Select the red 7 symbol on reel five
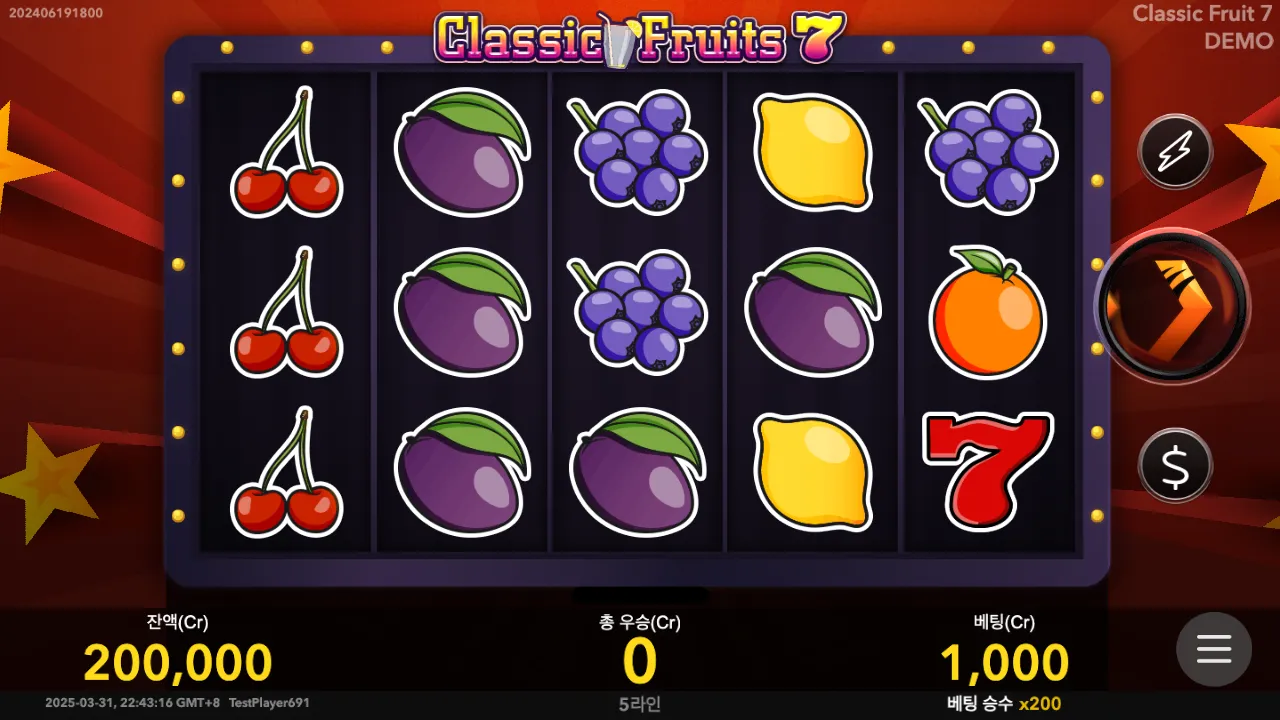This screenshot has width=1280, height=720. [985, 470]
